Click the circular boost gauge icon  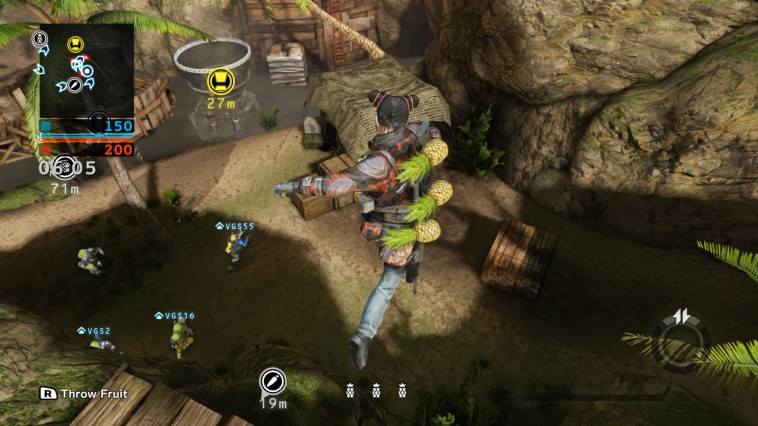[683, 338]
